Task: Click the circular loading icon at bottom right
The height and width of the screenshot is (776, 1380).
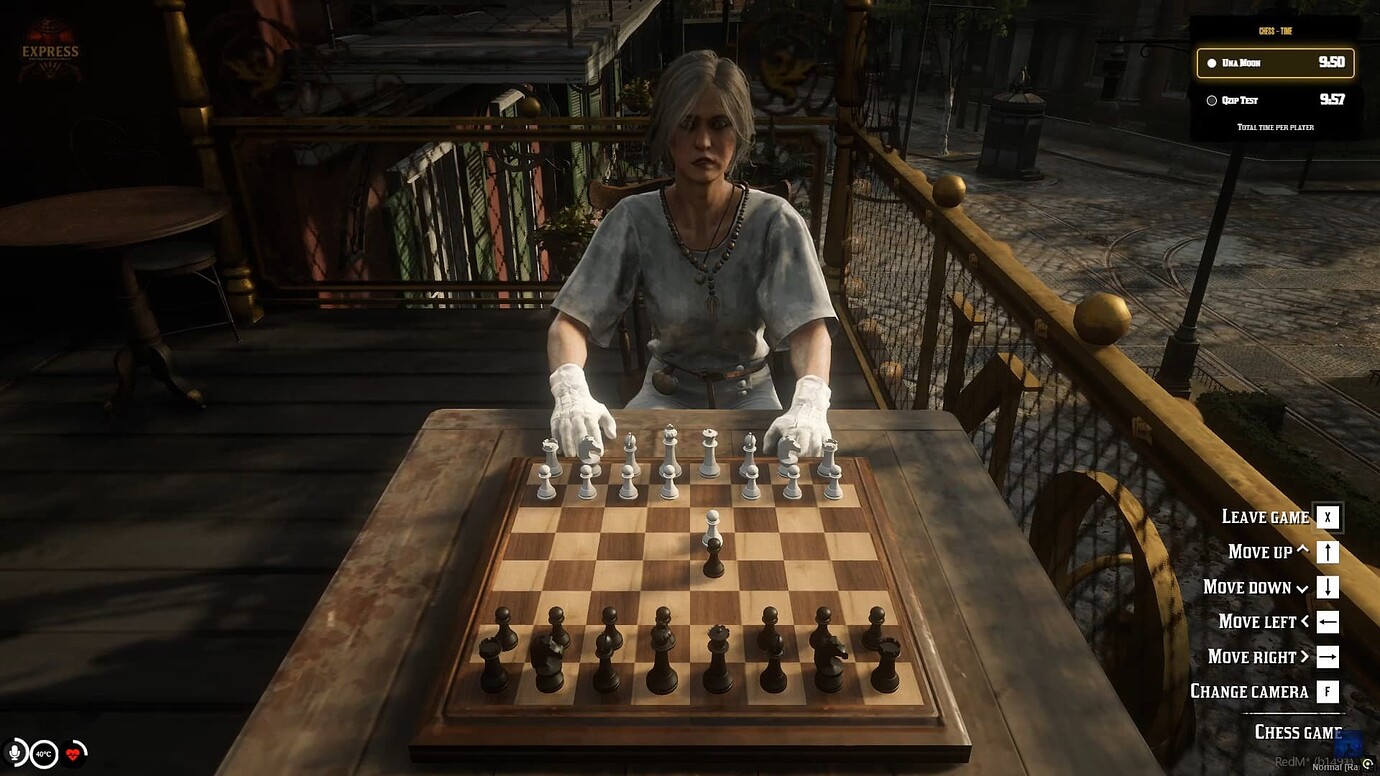Action: [x=1368, y=761]
